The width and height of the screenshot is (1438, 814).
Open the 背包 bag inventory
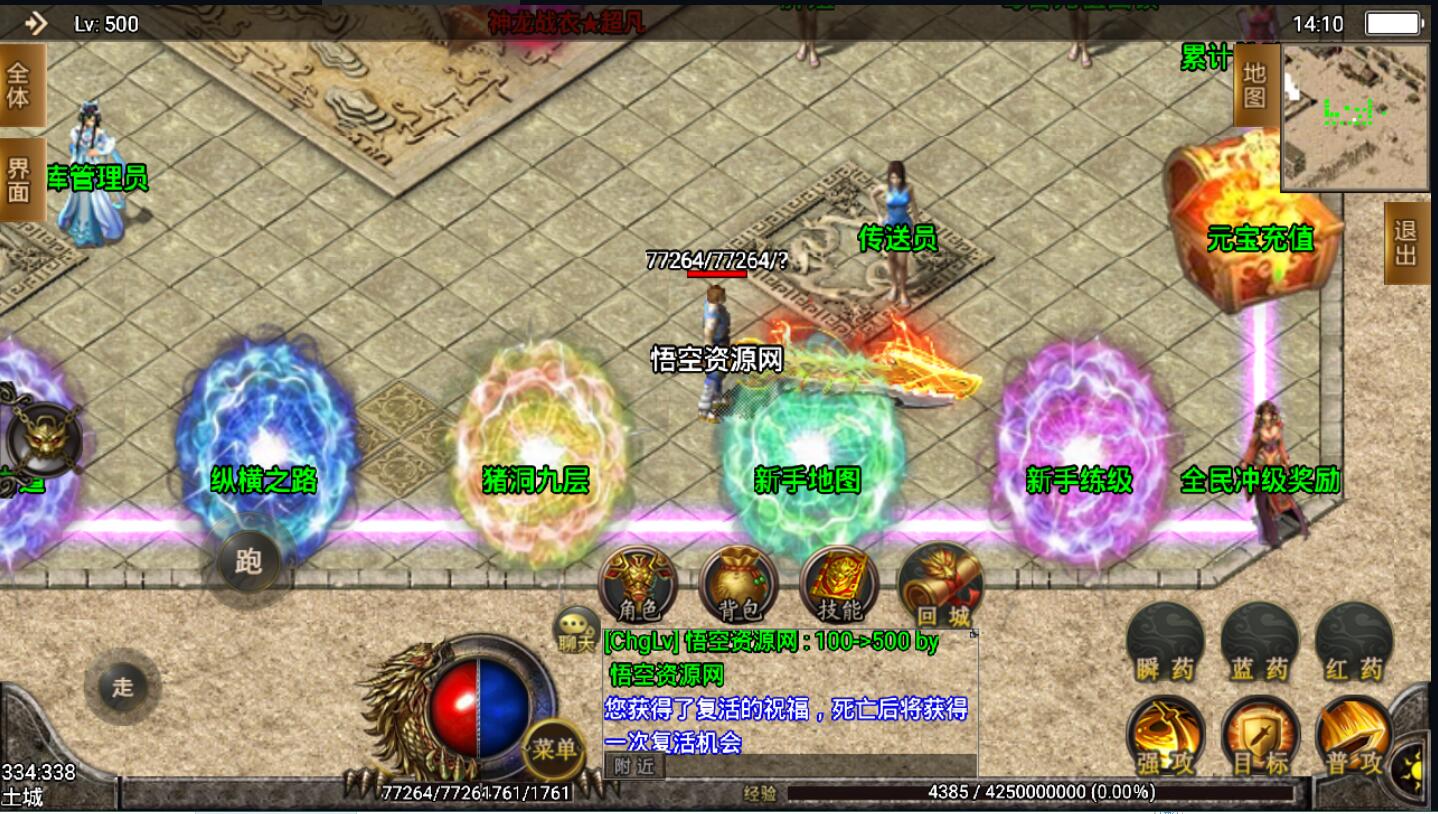[x=738, y=585]
